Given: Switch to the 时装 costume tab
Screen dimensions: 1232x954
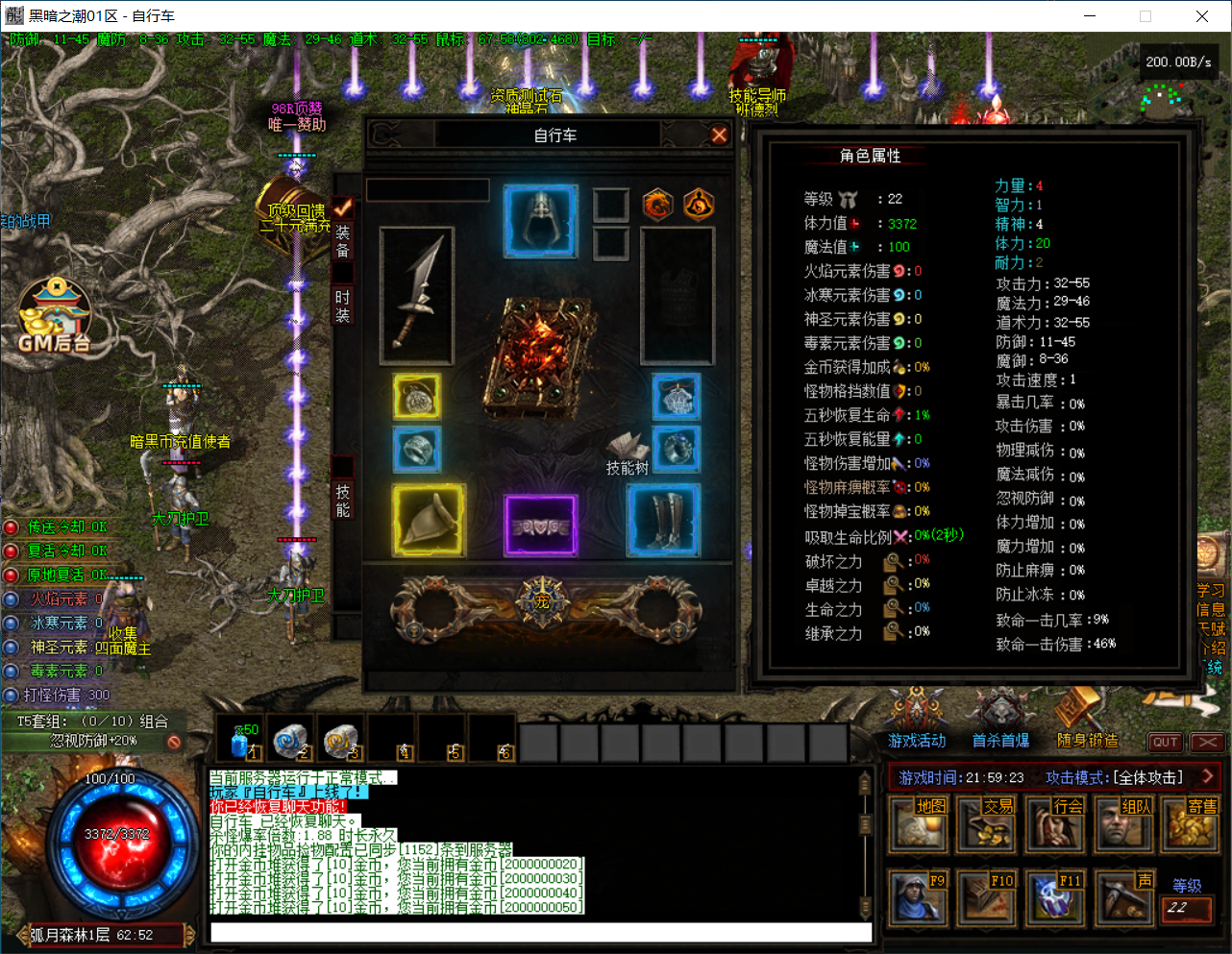Looking at the screenshot, I should click(343, 305).
